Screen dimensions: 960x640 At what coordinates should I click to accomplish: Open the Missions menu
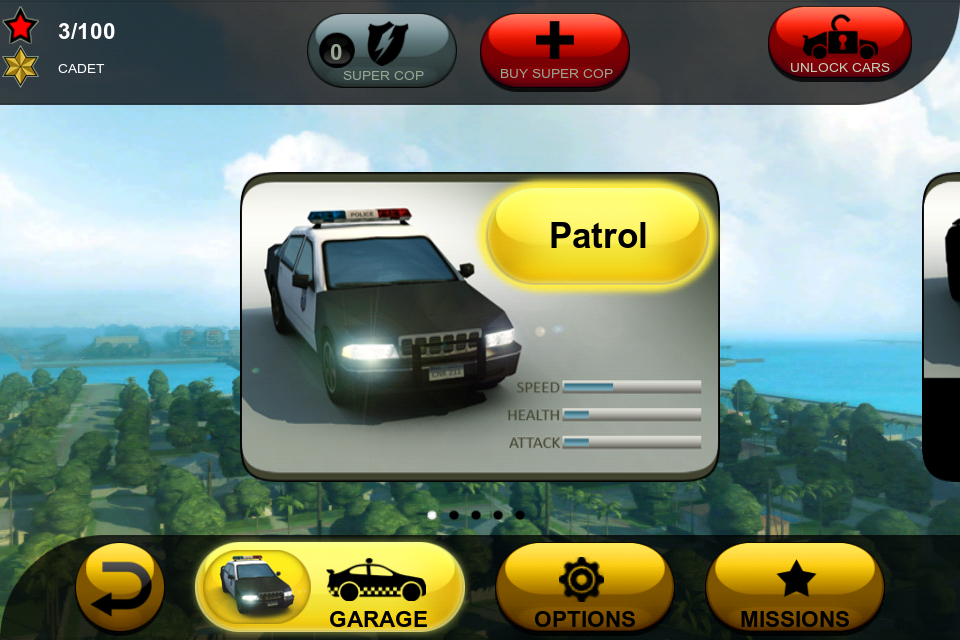click(794, 590)
